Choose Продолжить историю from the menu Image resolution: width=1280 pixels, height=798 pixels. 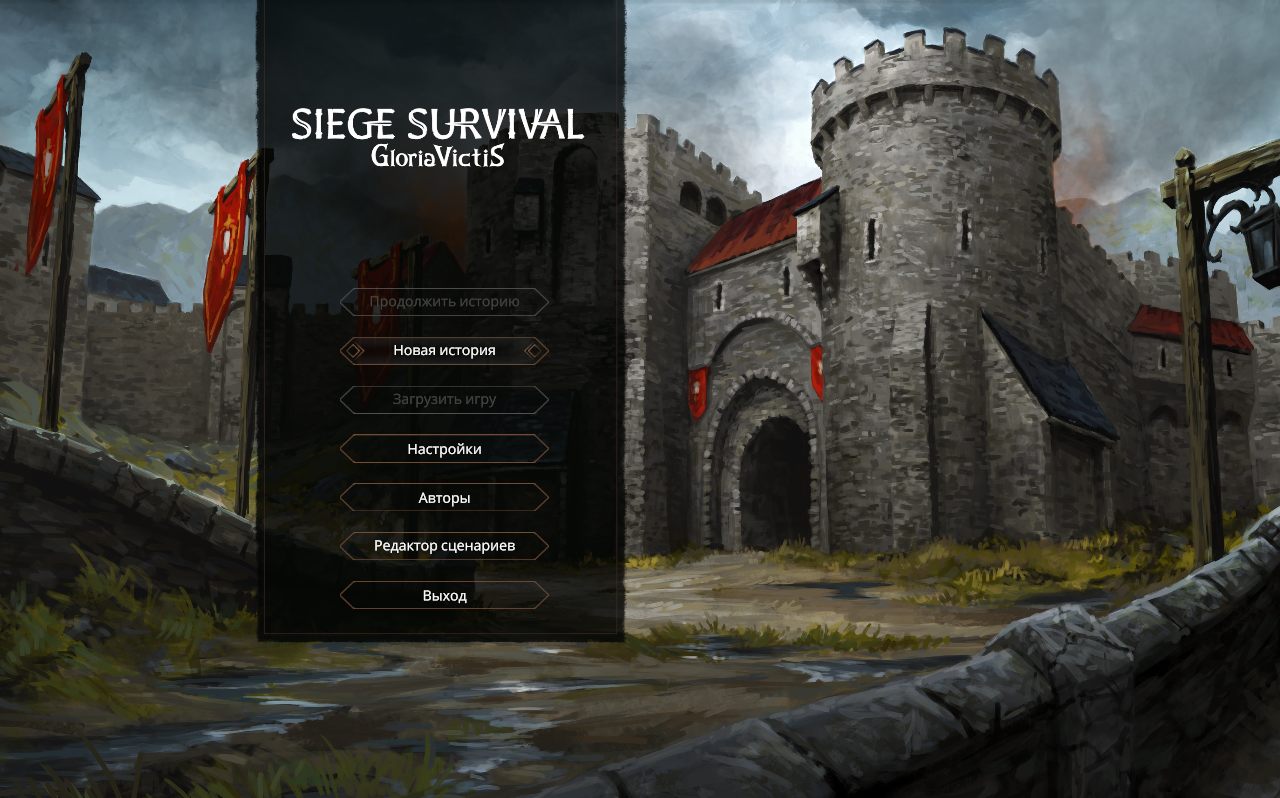point(444,302)
